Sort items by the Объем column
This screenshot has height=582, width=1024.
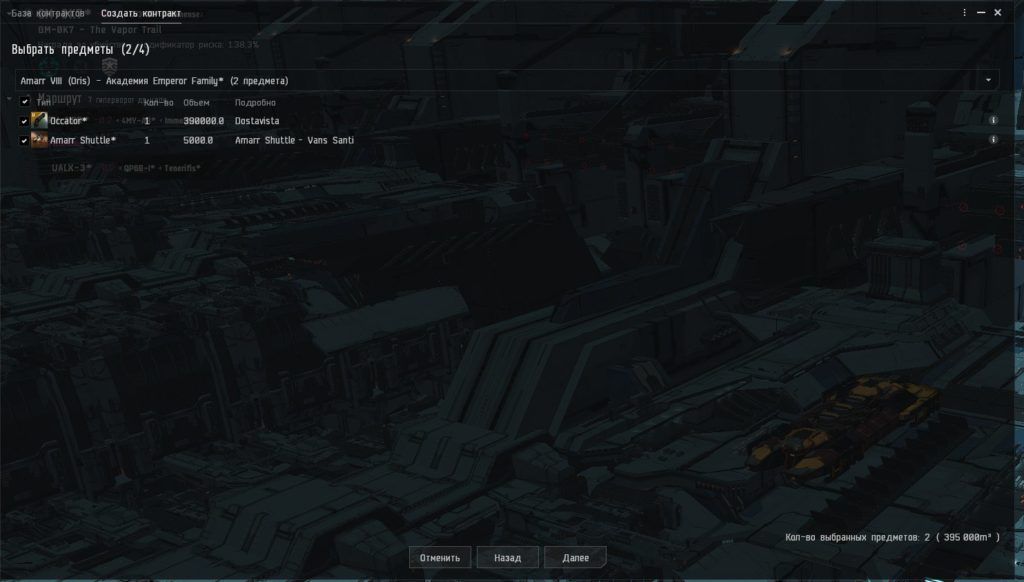(196, 102)
